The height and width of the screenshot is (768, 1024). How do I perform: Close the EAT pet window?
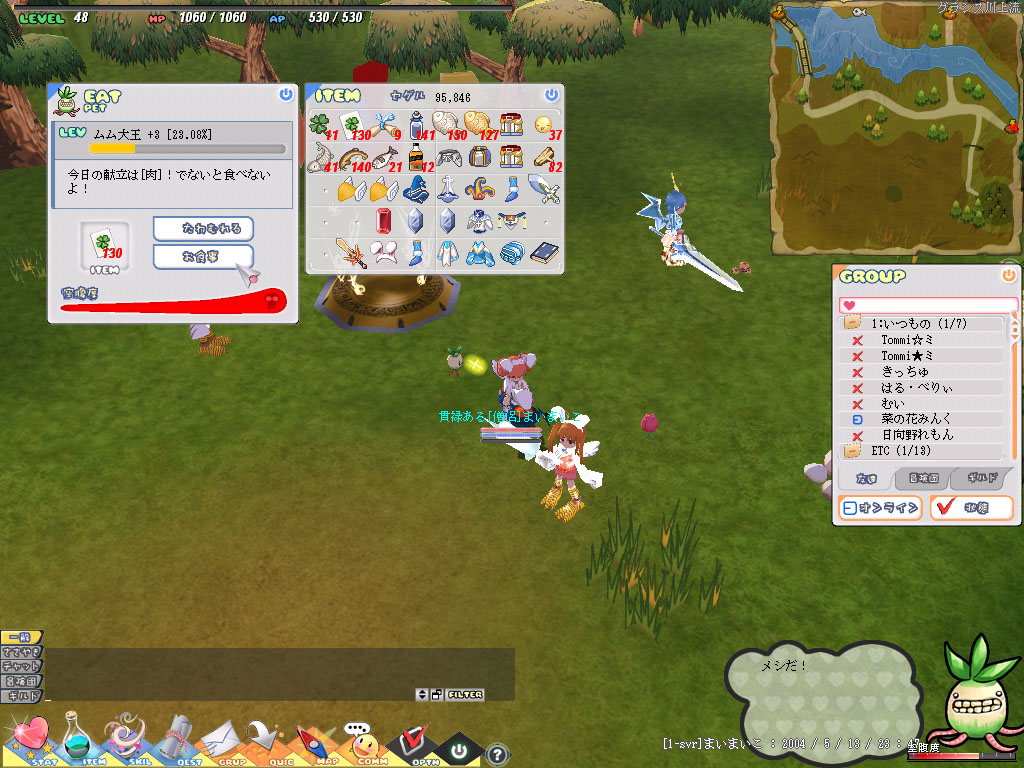(x=286, y=94)
